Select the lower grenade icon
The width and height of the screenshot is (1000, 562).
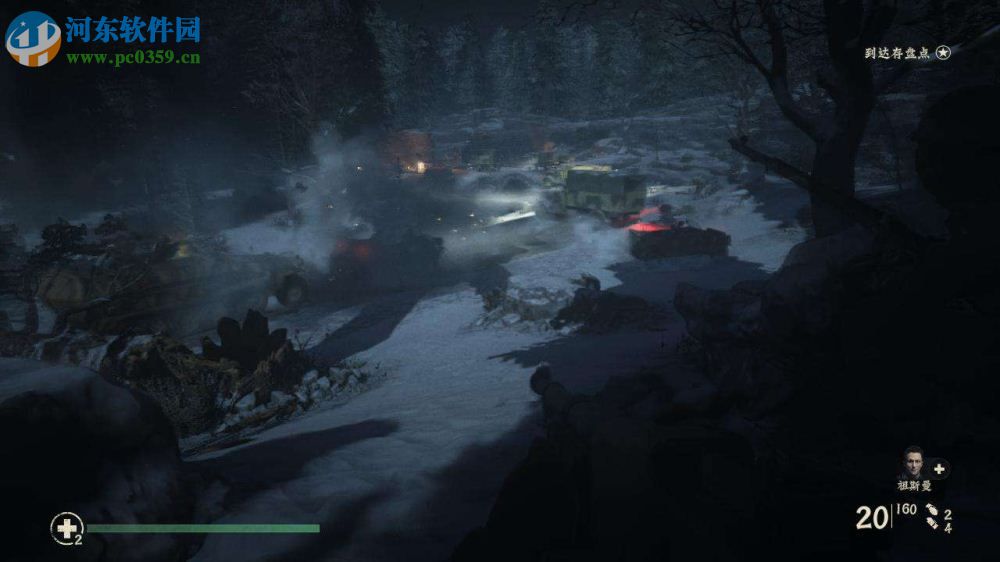(x=934, y=525)
